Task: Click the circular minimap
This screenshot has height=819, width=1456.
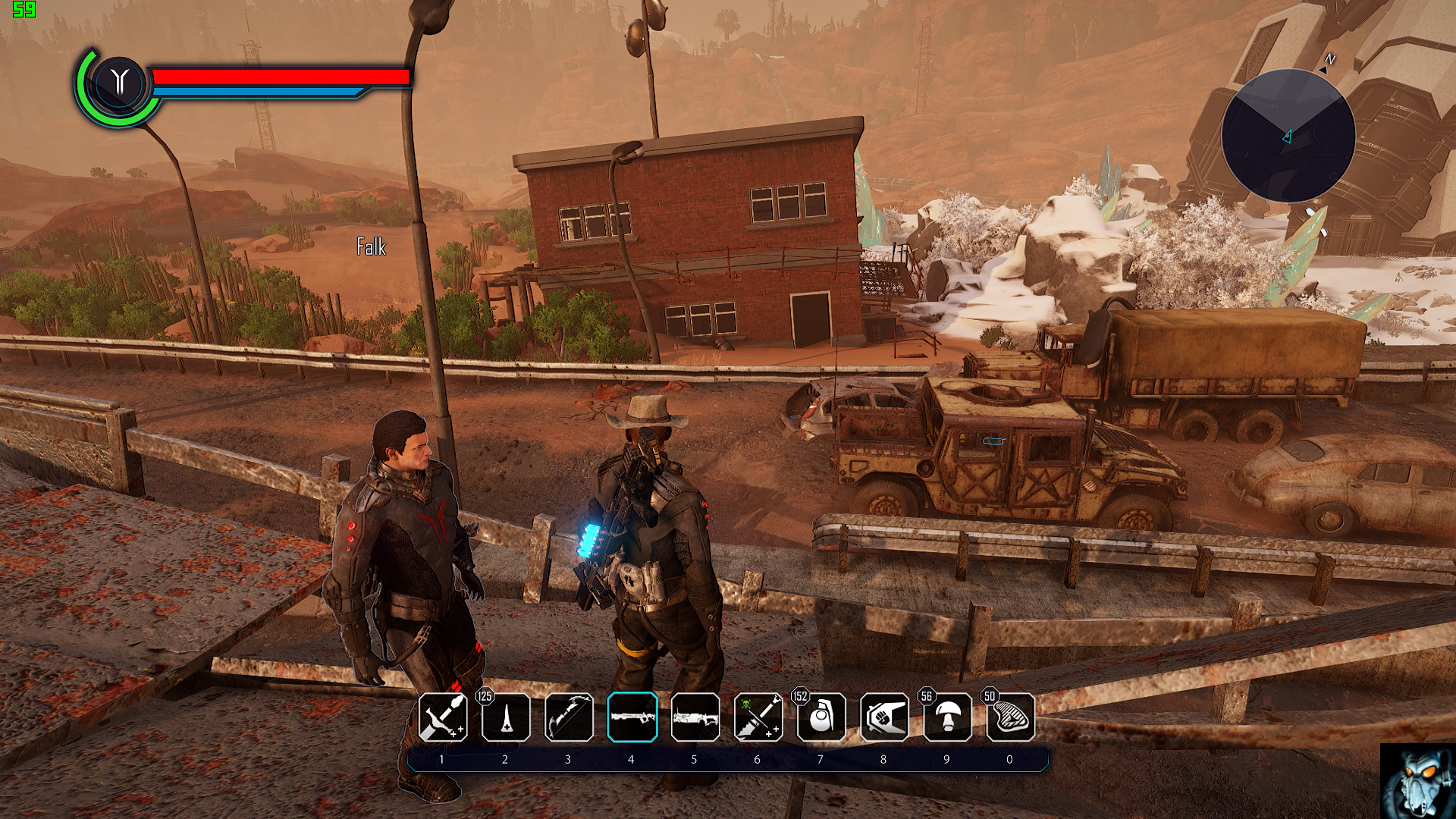Action: click(x=1288, y=136)
